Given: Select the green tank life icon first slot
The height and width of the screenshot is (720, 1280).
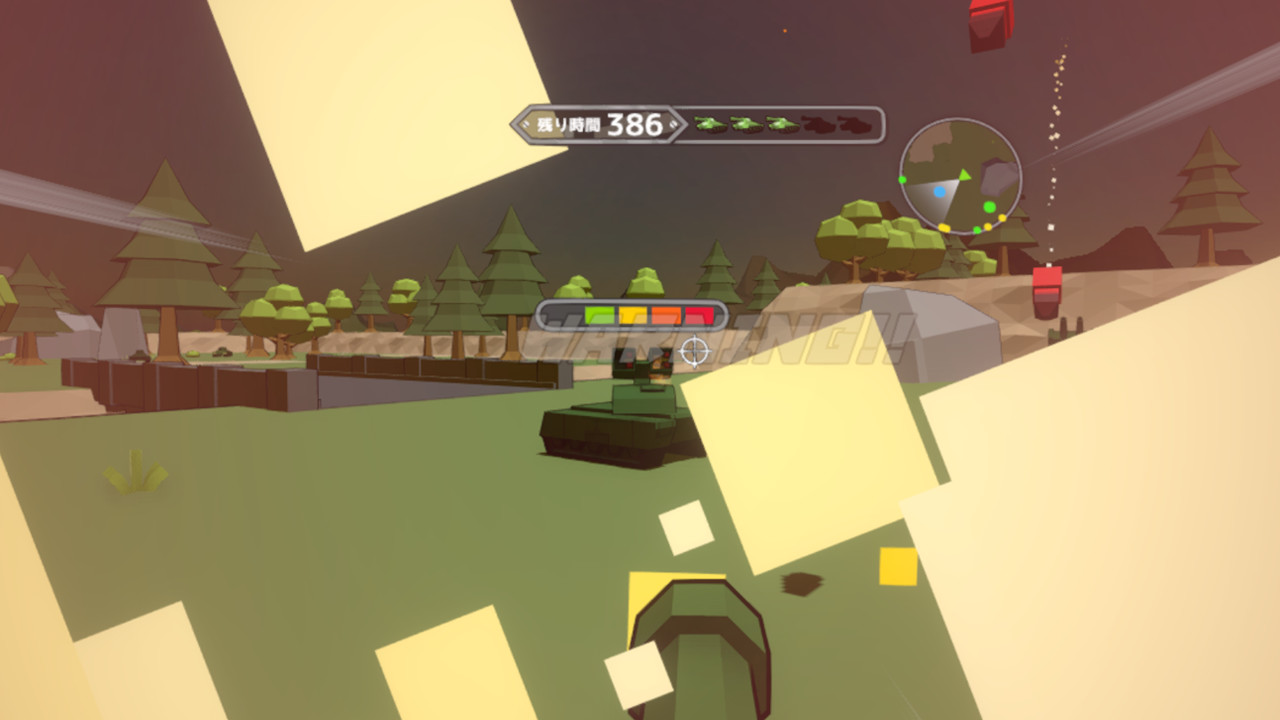Looking at the screenshot, I should click(709, 125).
